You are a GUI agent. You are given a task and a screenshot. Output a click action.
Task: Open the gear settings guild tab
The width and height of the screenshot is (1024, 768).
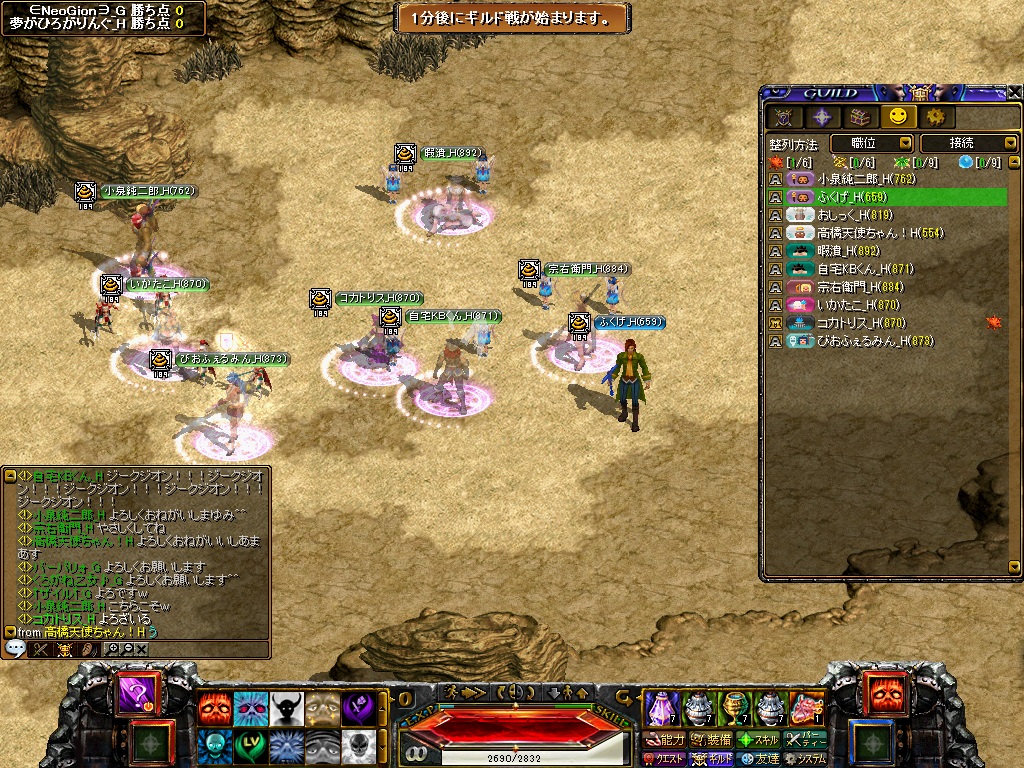click(x=937, y=117)
